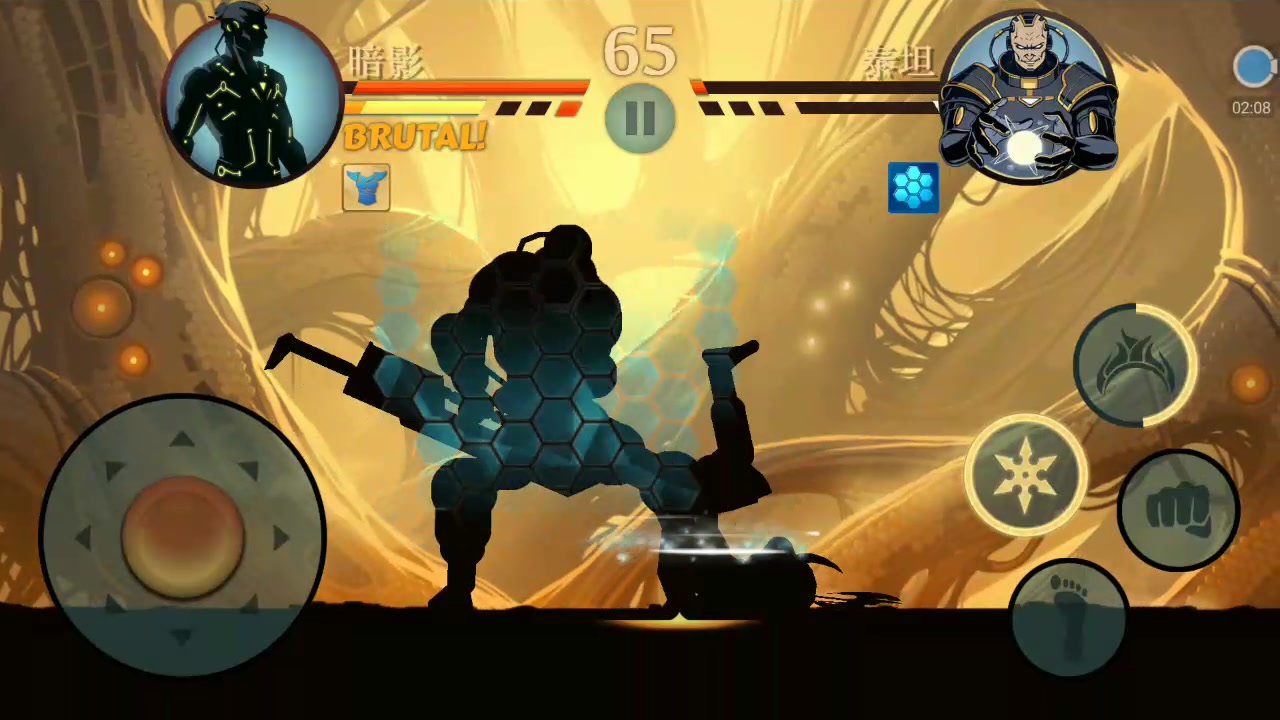This screenshot has height=720, width=1280.
Task: Tap the kick foot attack button
Action: coord(1069,616)
